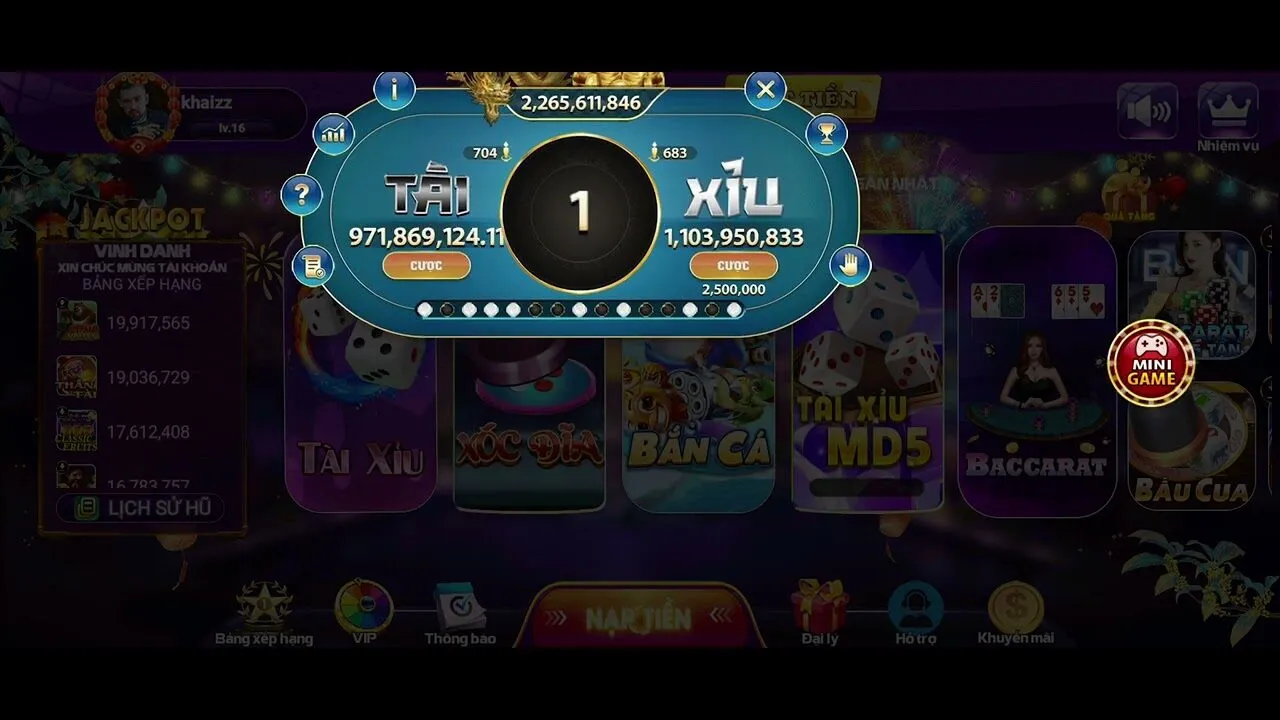Open the Đại lý agent section
The height and width of the screenshot is (720, 1280).
[818, 604]
